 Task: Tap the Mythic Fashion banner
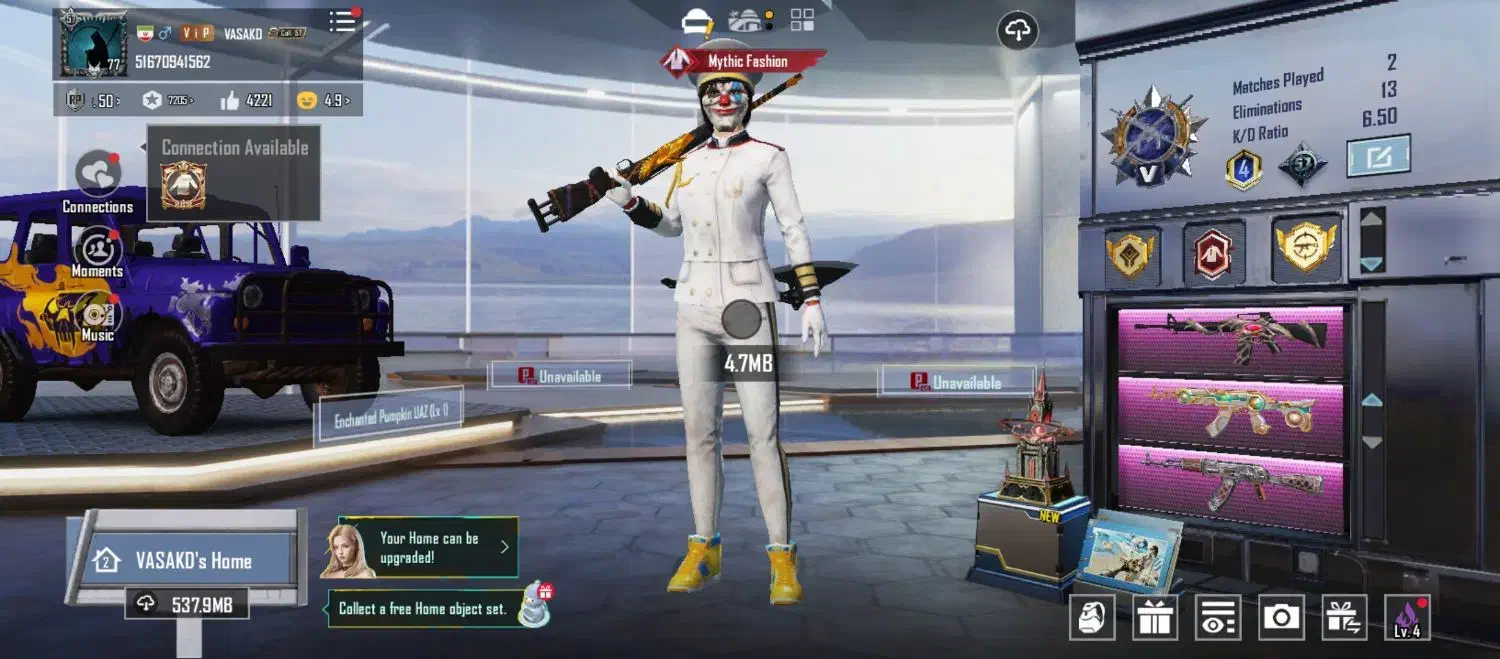click(x=744, y=62)
